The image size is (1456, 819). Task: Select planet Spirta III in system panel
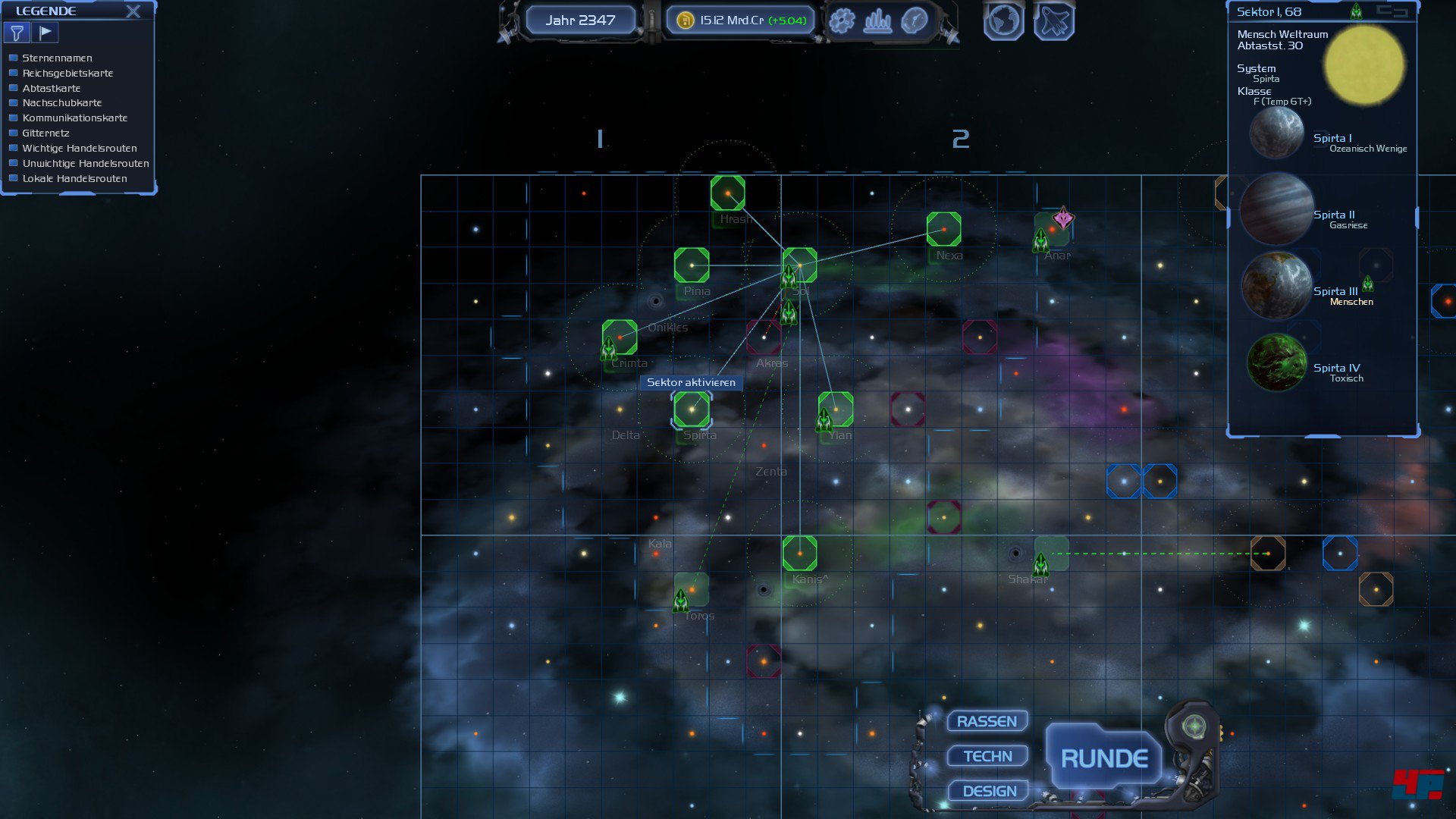click(x=1277, y=287)
